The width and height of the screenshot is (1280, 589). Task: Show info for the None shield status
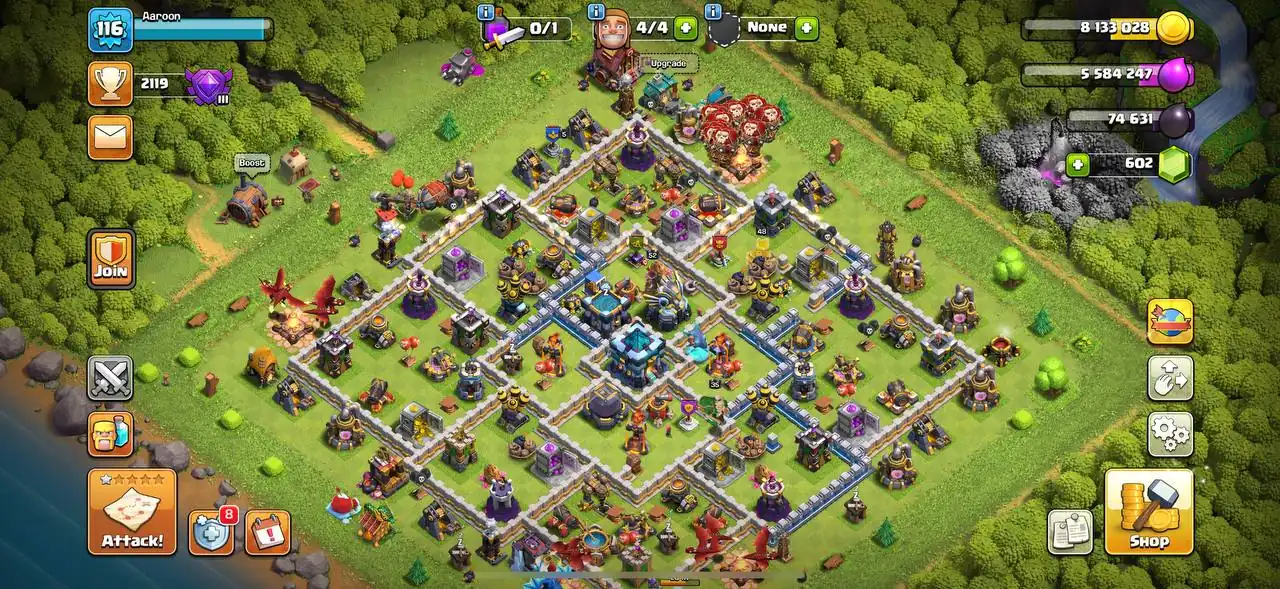(713, 12)
